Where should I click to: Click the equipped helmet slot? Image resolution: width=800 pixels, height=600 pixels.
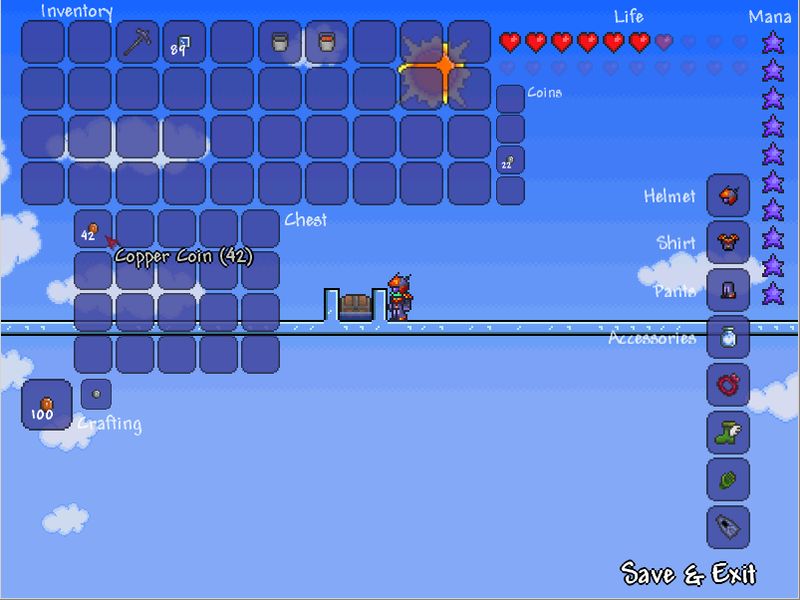click(x=728, y=196)
